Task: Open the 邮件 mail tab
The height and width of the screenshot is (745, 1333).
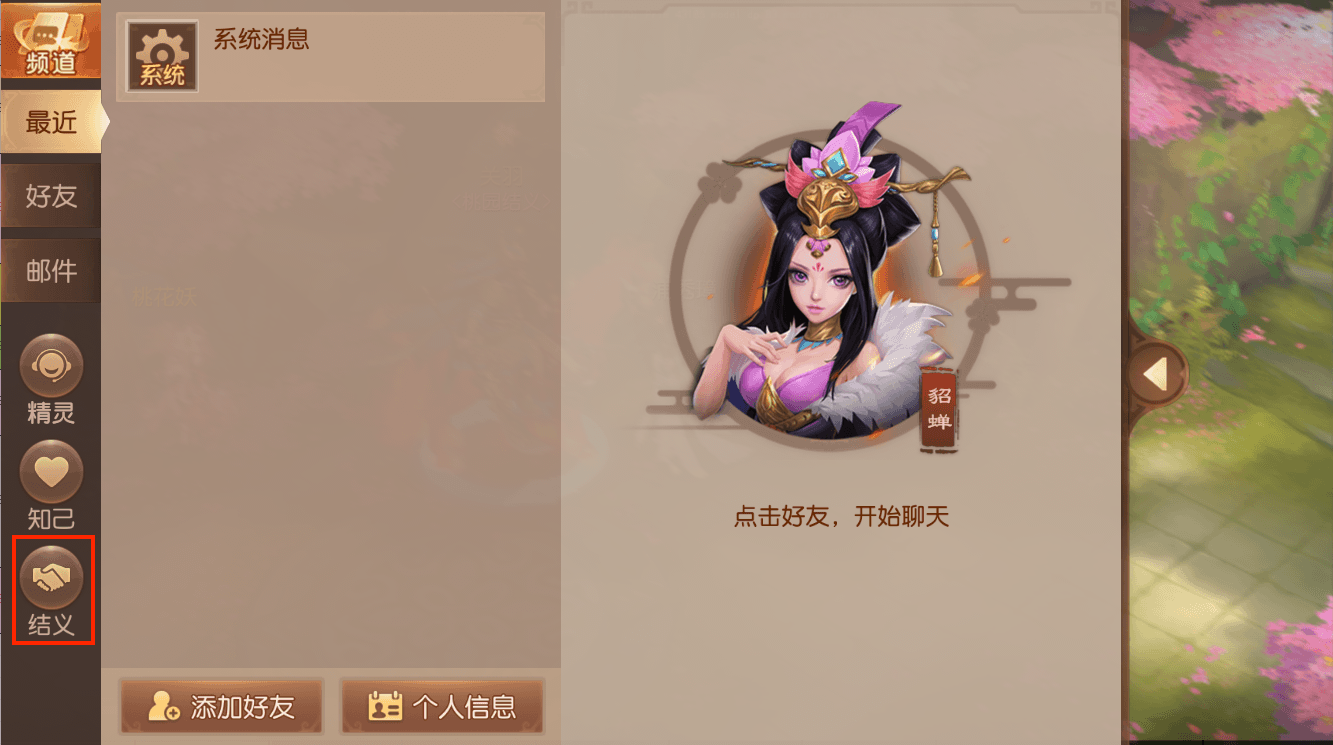Action: 50,270
